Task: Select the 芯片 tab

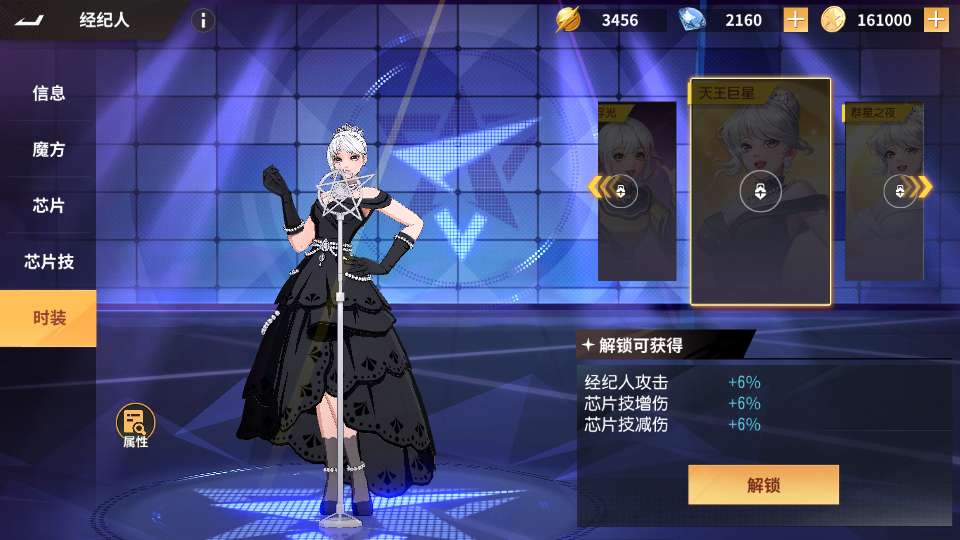Action: [x=48, y=205]
